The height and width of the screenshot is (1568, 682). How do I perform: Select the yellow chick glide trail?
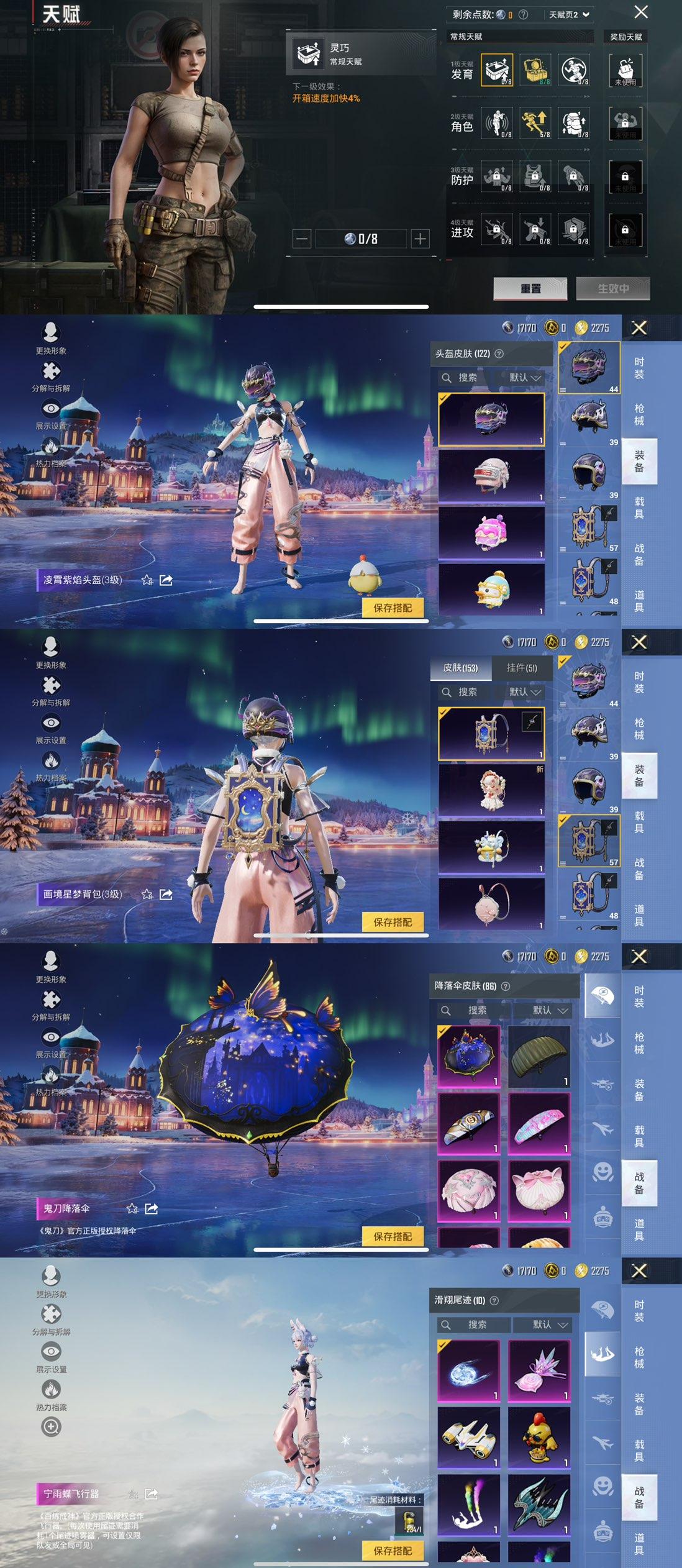point(539,1436)
